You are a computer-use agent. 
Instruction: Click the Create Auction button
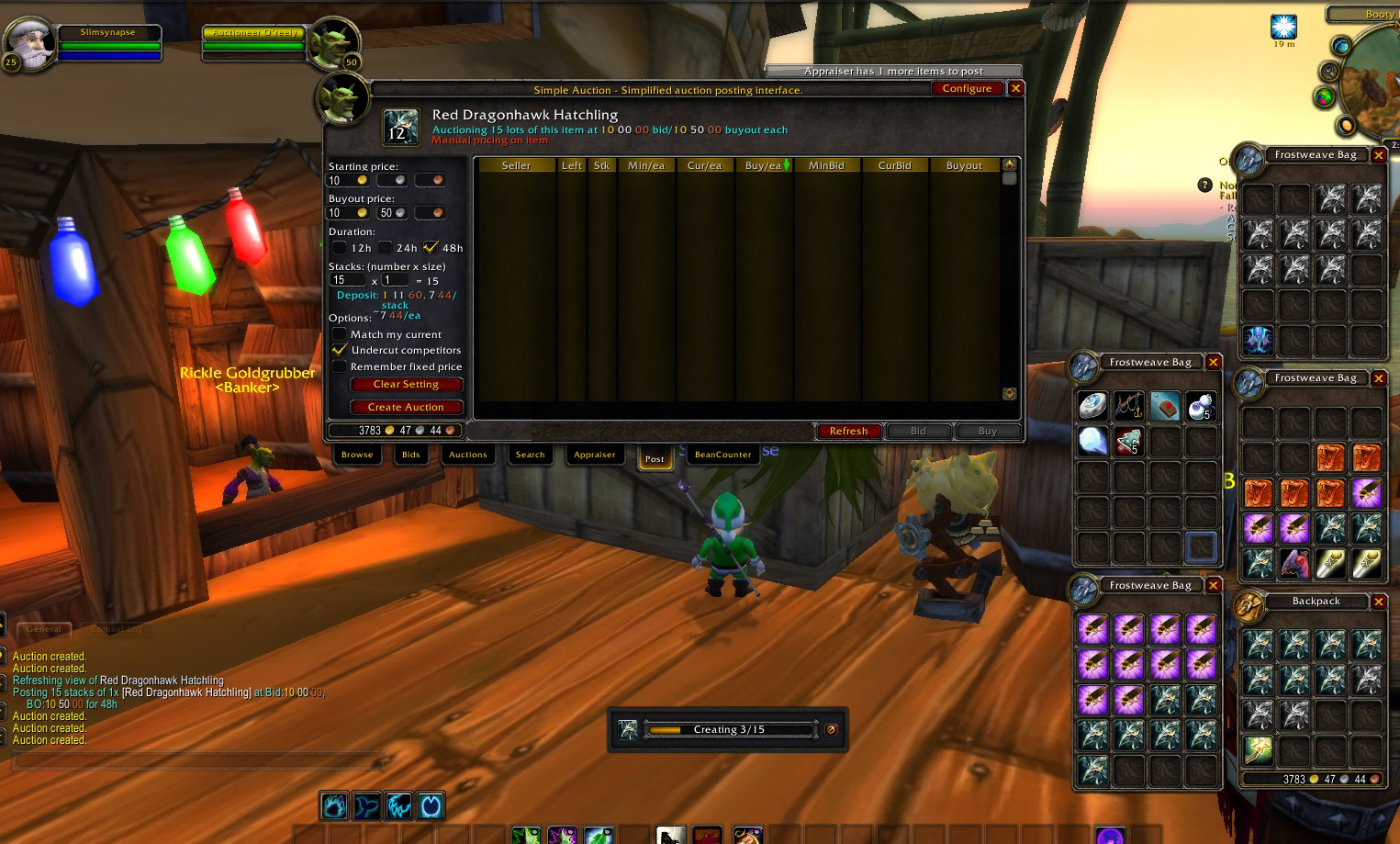click(x=406, y=407)
